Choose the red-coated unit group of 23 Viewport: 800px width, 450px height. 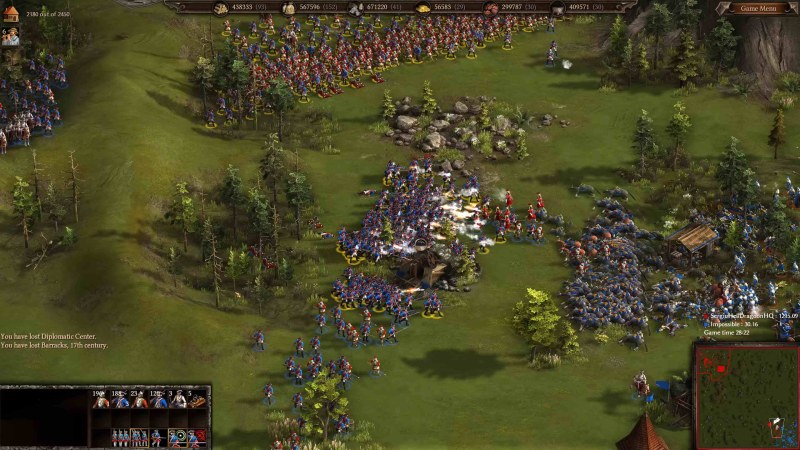139,400
